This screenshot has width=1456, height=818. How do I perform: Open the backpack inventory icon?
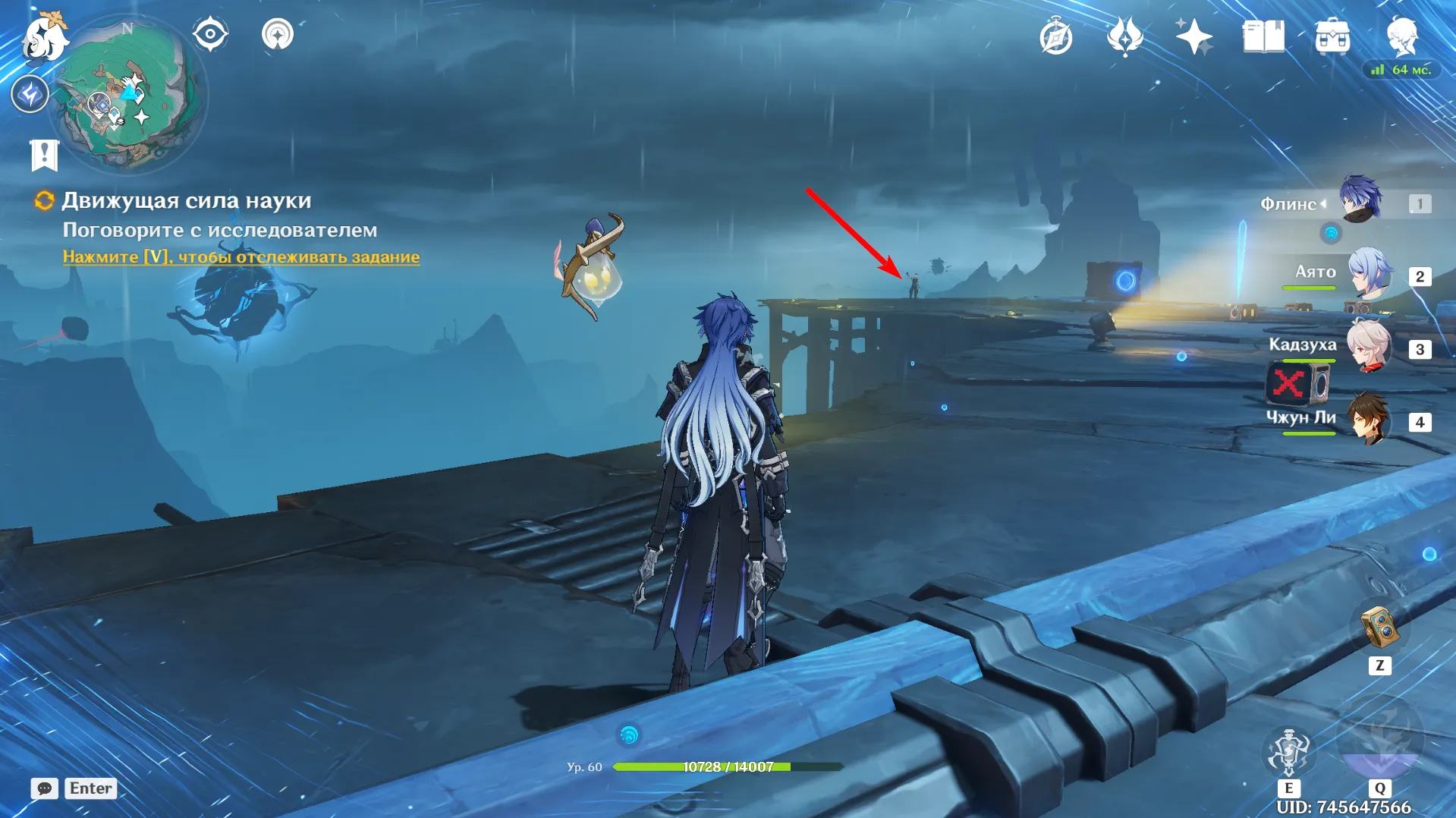[x=1332, y=36]
